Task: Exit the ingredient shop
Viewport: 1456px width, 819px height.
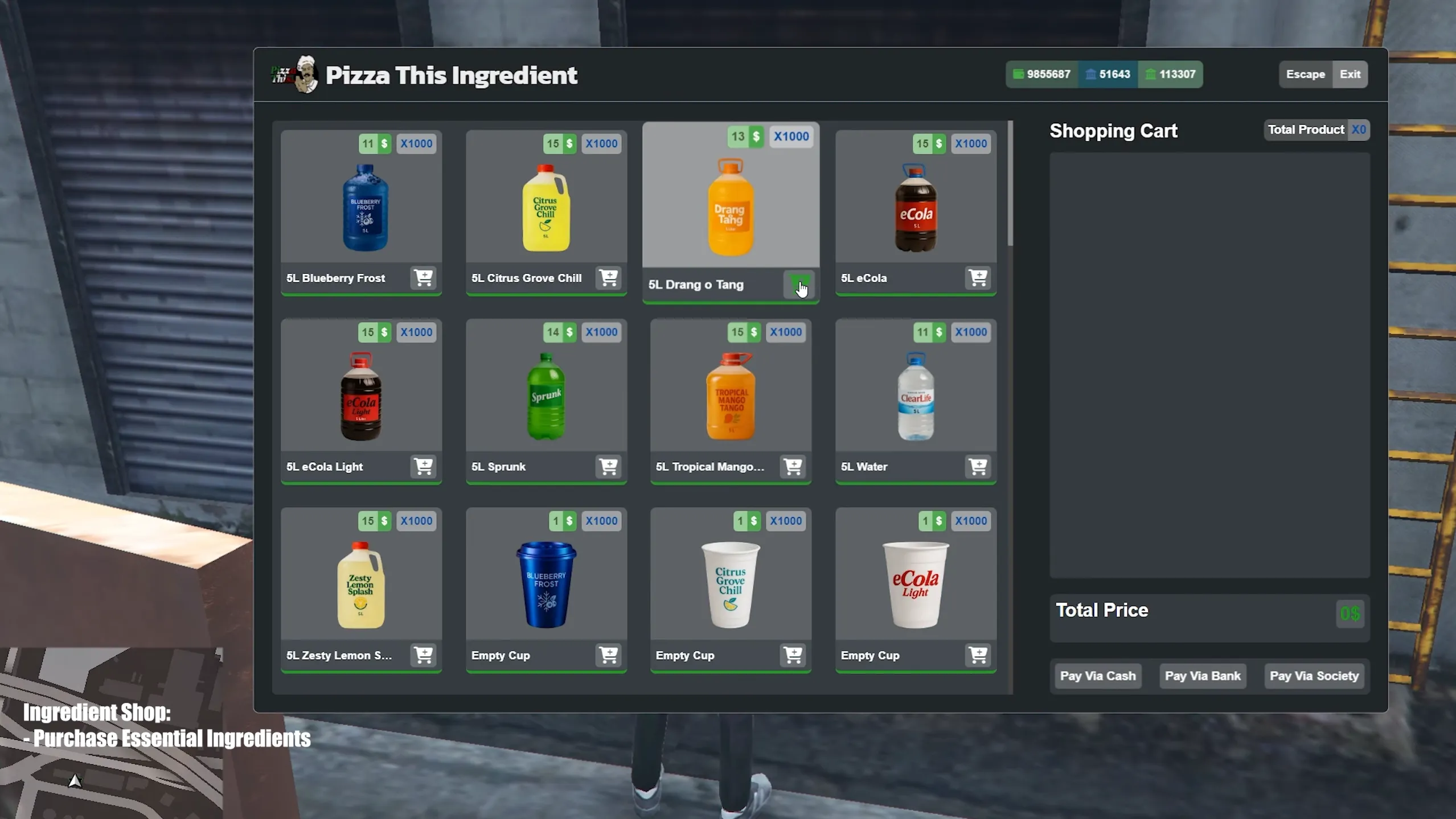Action: coord(1350,74)
